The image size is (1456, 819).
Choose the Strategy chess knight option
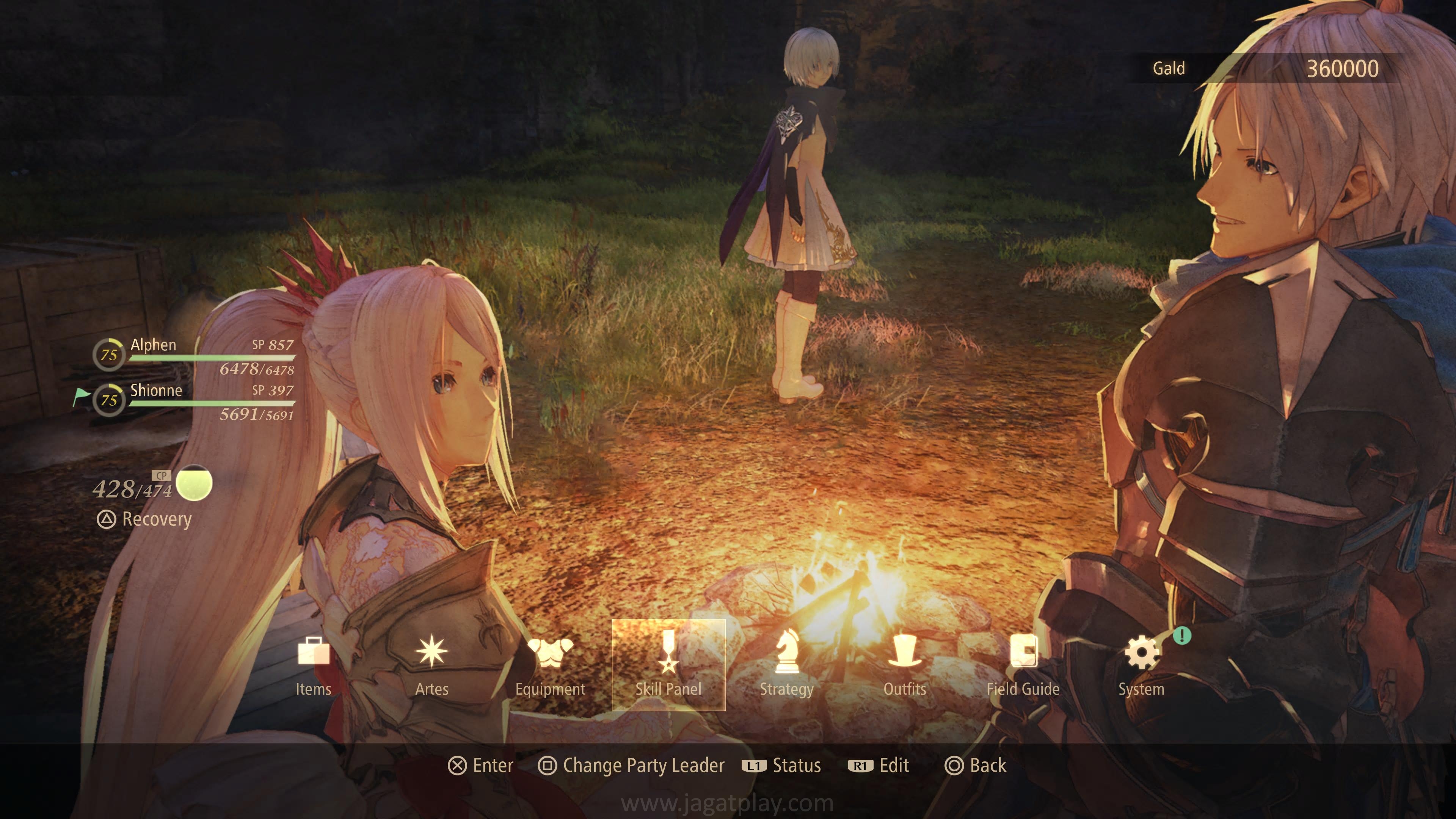pos(786,665)
